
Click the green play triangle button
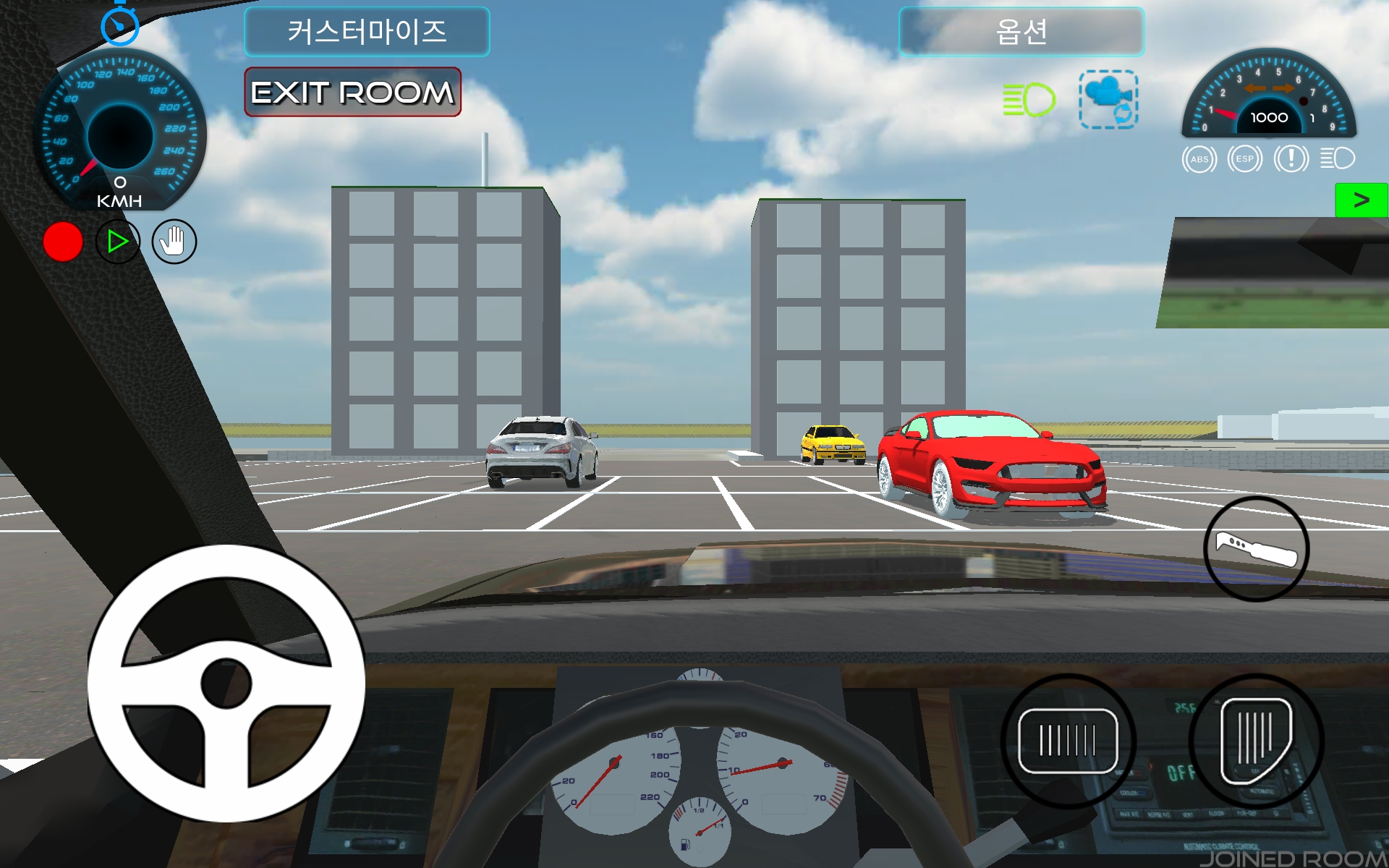117,242
